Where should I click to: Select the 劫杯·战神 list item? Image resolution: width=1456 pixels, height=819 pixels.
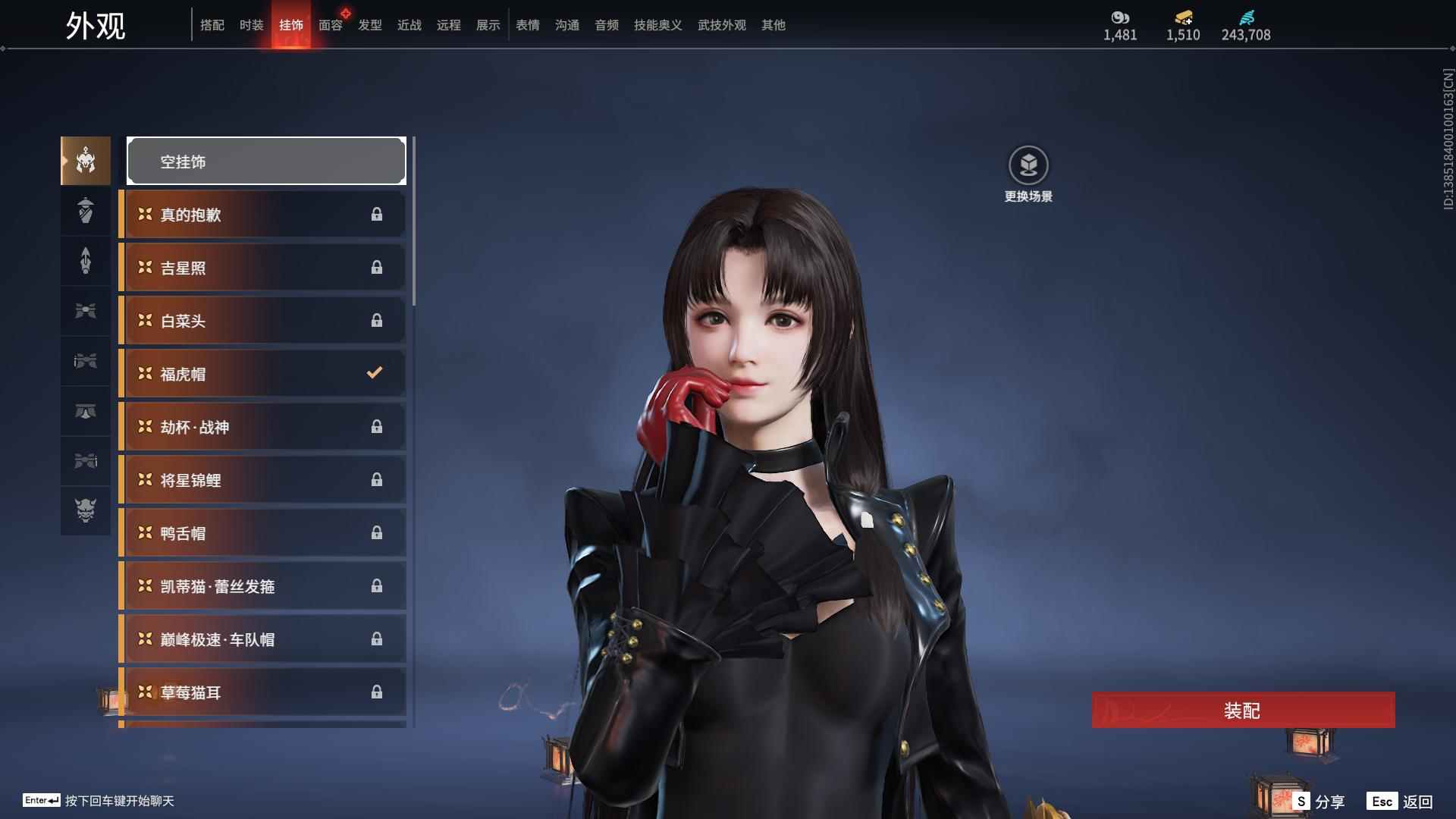click(262, 426)
